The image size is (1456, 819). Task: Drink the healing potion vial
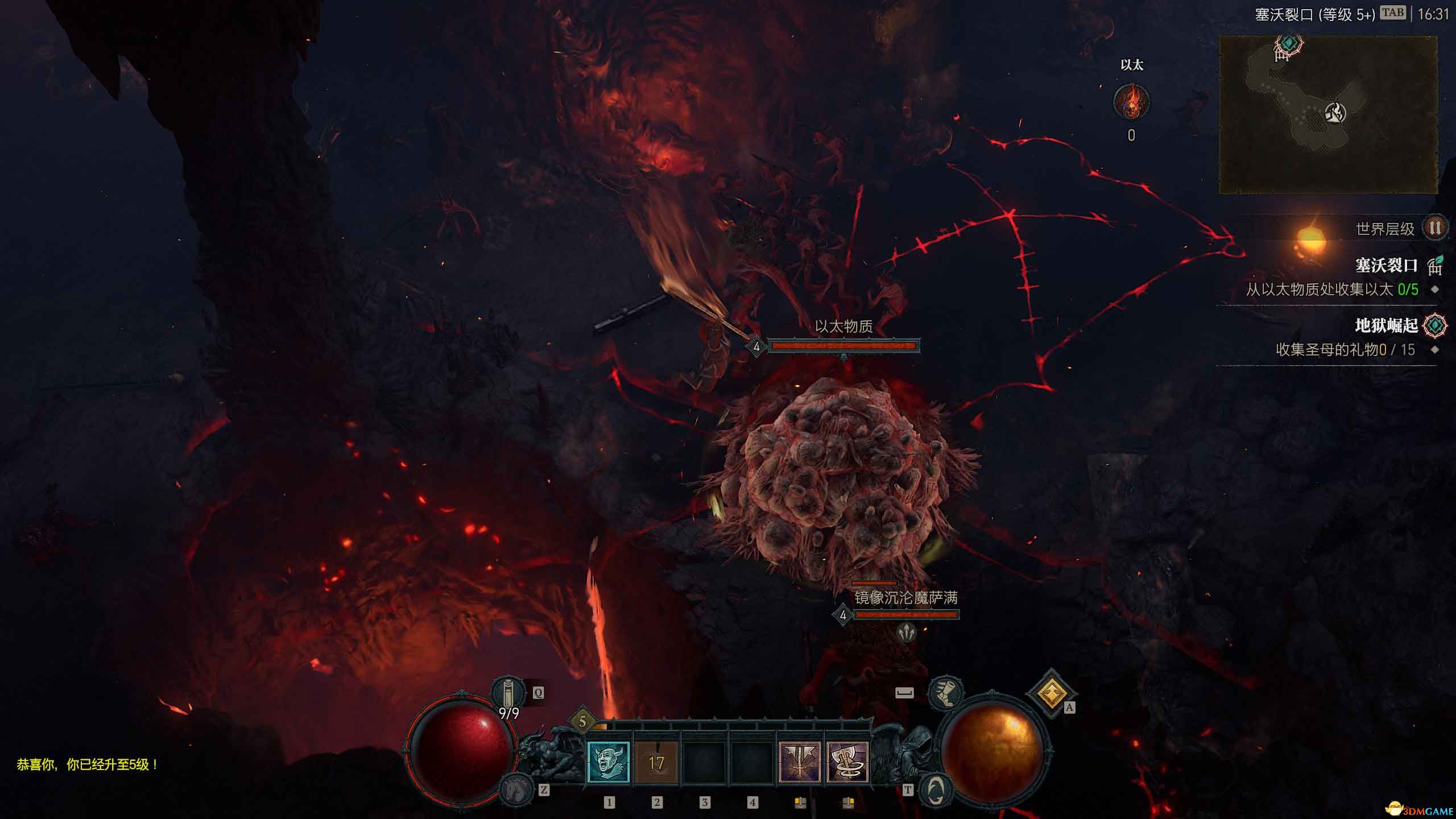point(507,694)
